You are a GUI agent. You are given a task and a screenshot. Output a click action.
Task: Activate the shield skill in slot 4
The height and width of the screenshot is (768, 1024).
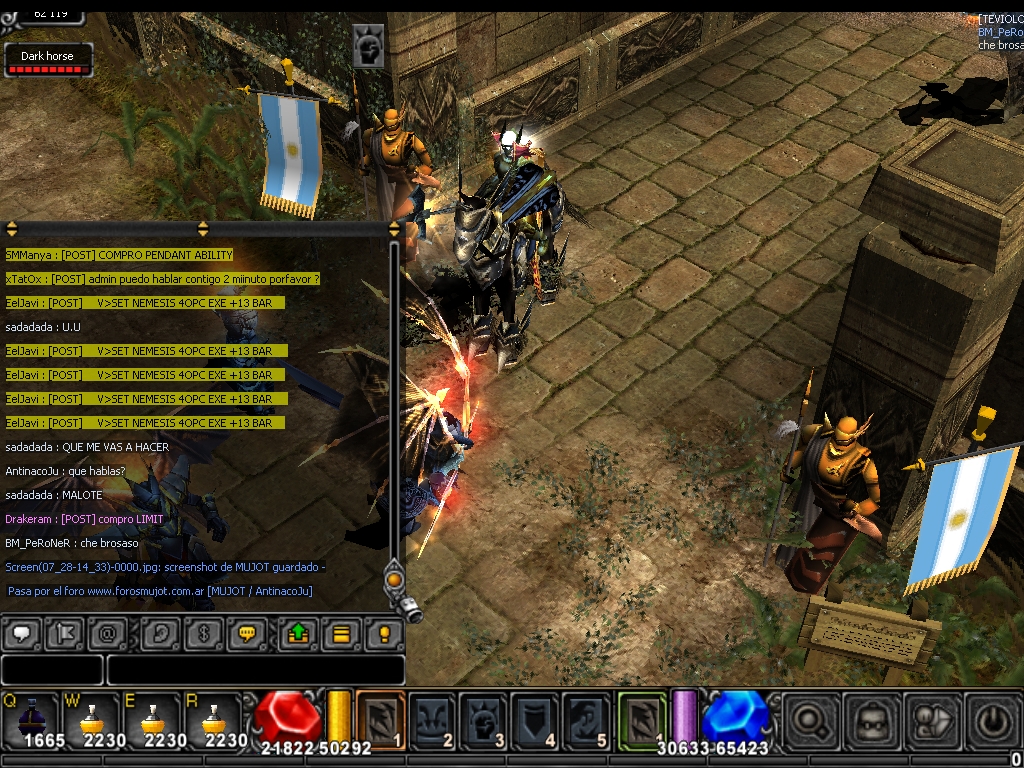click(535, 720)
